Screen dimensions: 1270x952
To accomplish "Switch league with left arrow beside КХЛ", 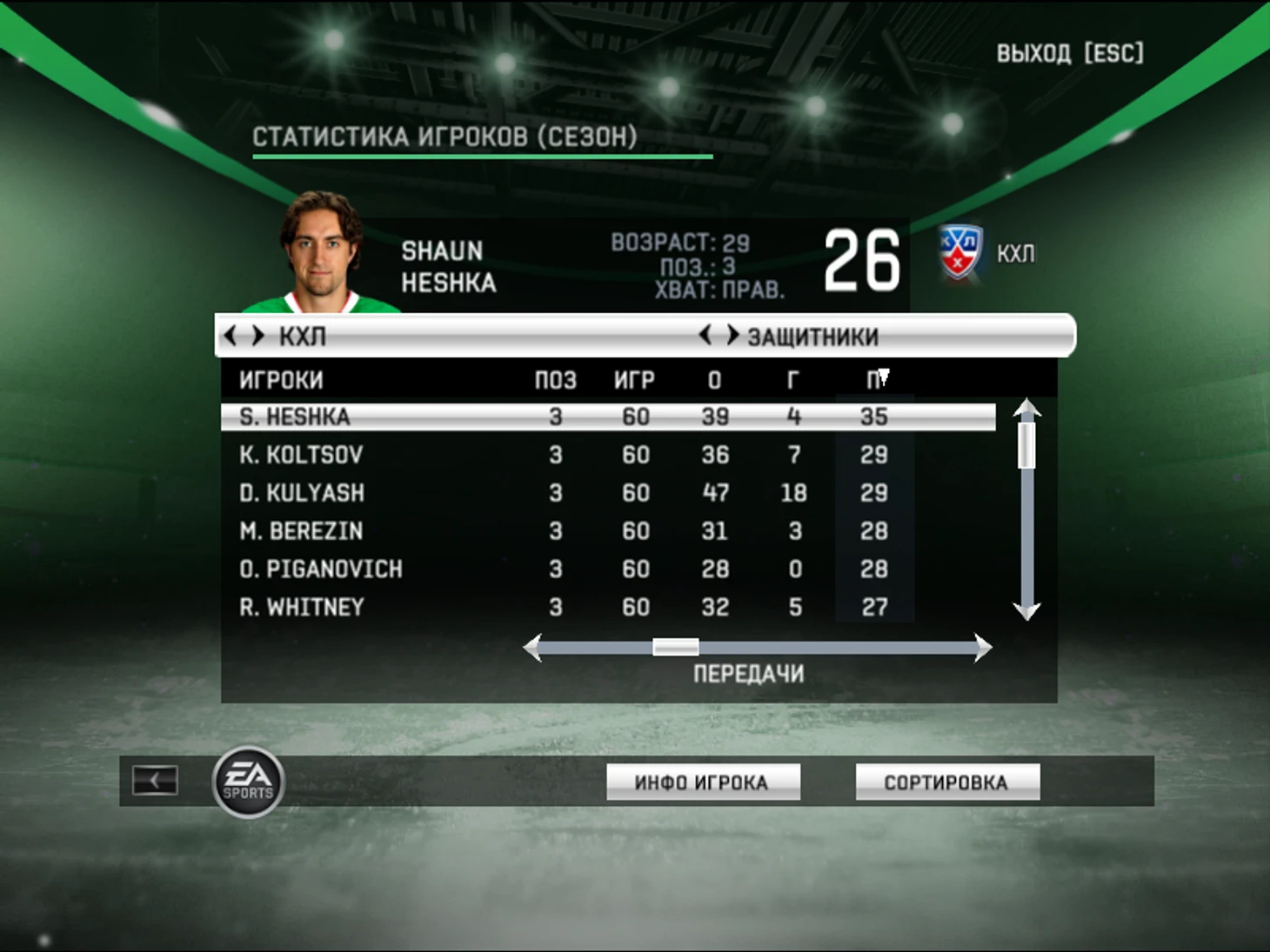I will 231,336.
